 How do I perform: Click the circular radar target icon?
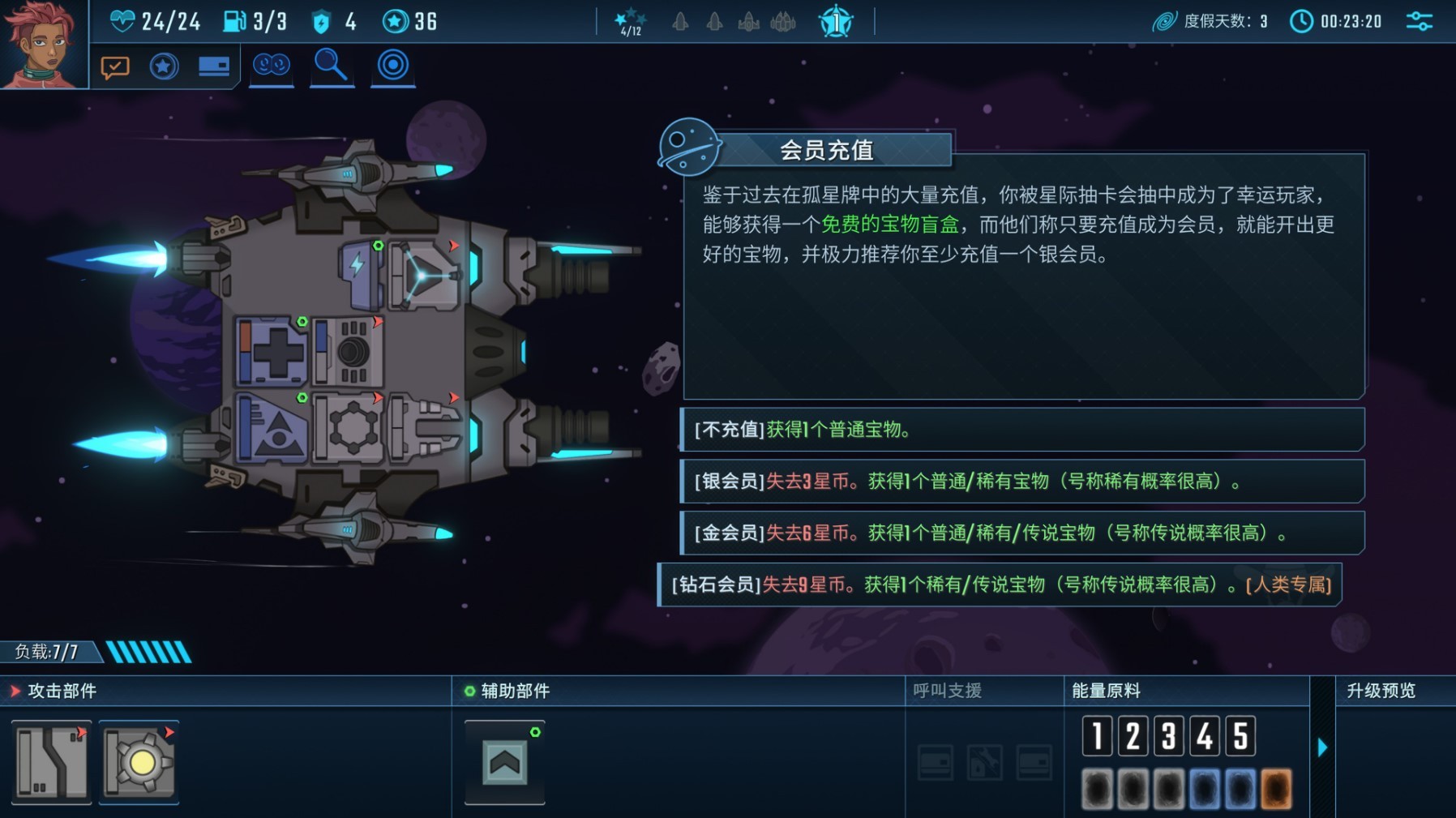pos(392,66)
